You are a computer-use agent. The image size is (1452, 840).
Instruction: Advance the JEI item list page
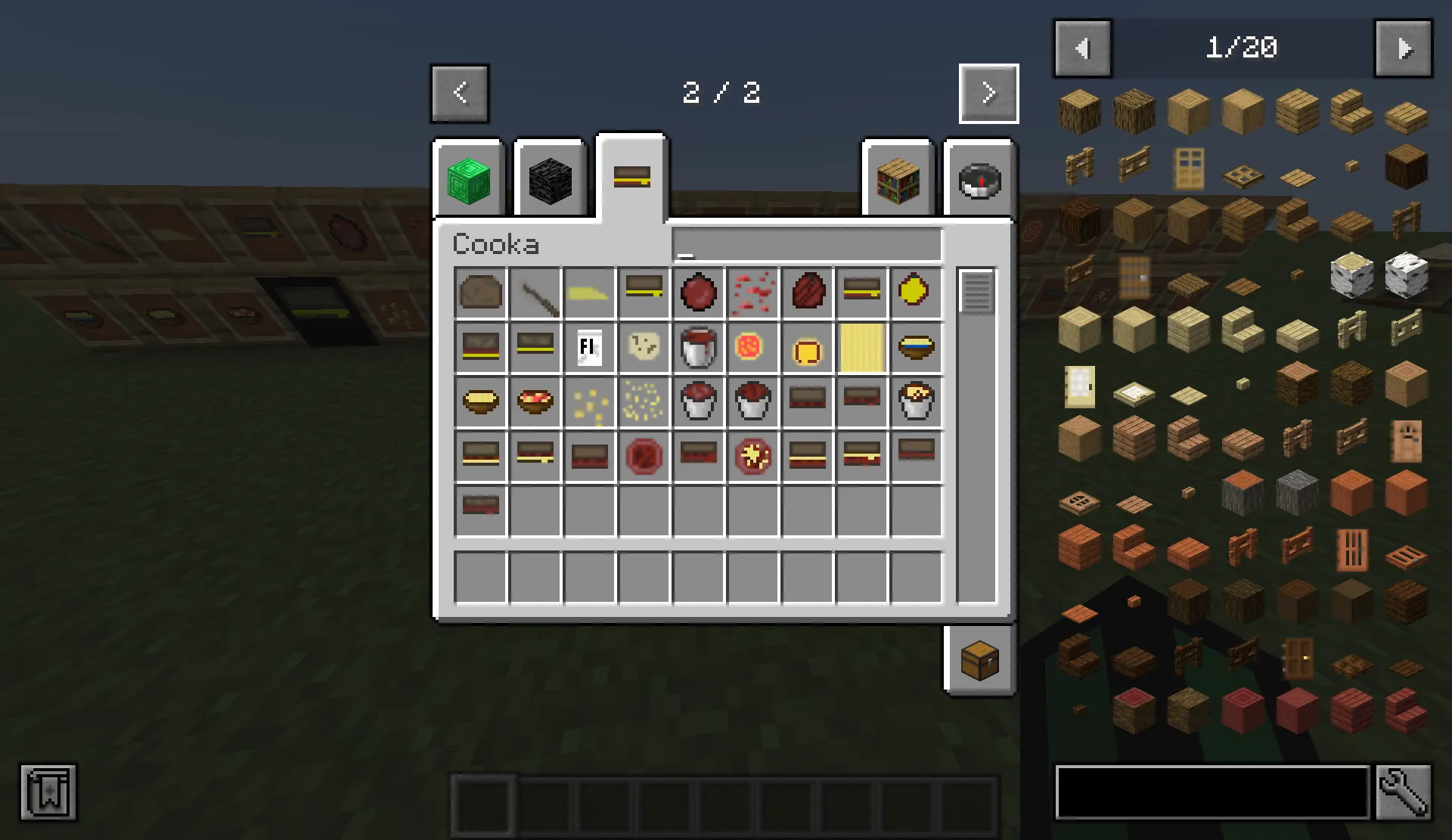click(x=1404, y=48)
